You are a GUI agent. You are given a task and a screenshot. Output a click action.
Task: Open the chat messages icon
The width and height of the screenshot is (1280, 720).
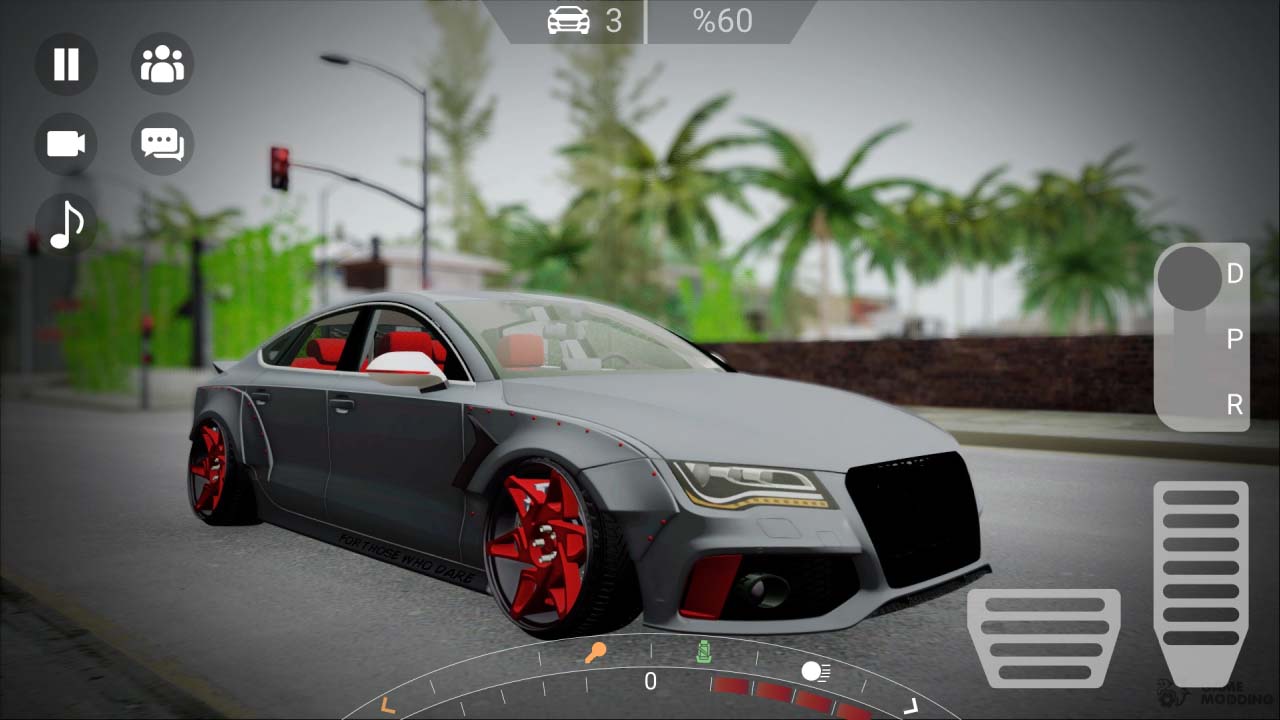point(162,144)
